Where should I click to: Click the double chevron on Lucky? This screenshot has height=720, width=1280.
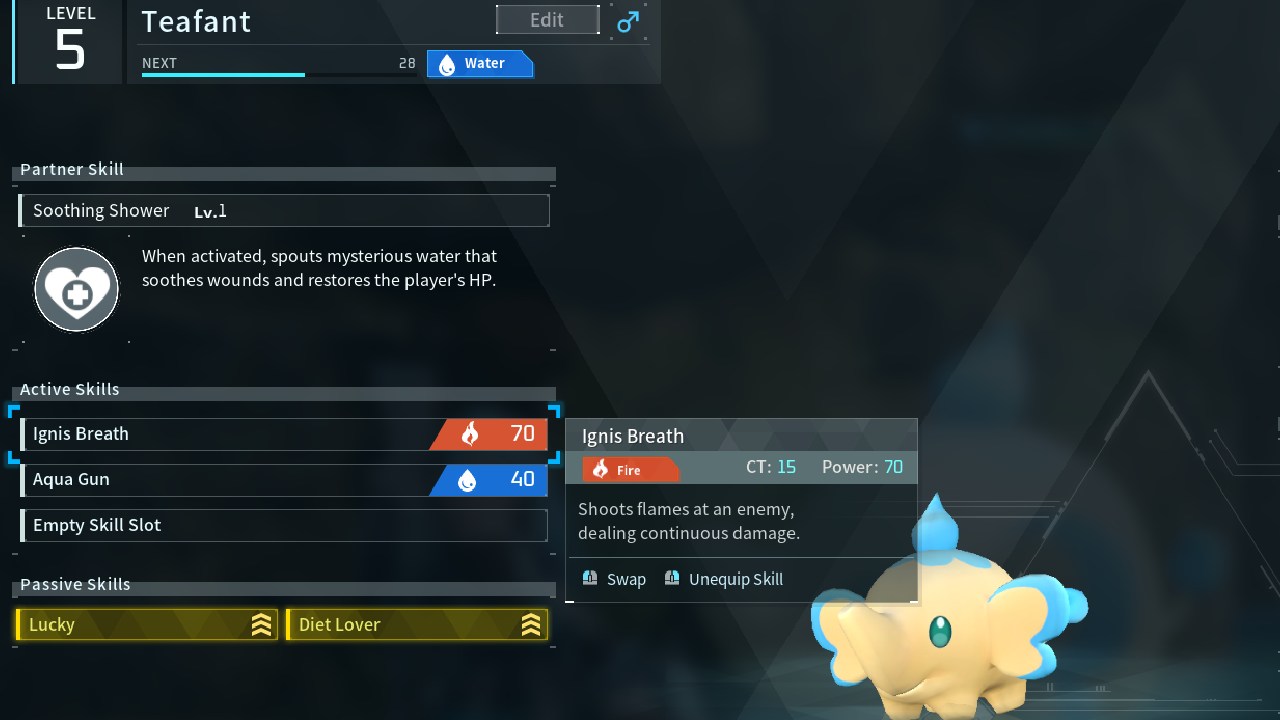(x=261, y=624)
